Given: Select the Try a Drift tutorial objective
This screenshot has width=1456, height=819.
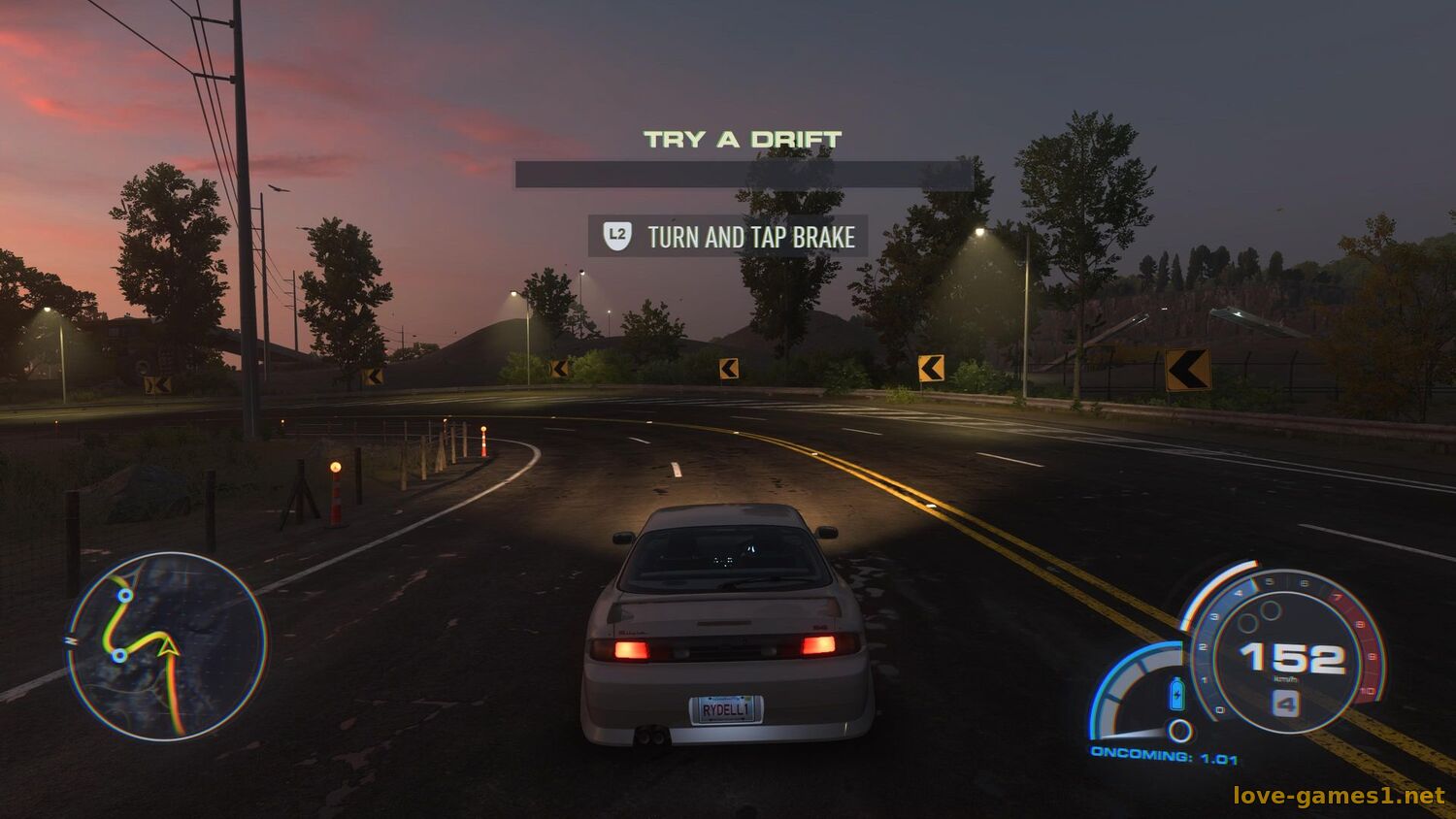Looking at the screenshot, I should [x=743, y=140].
